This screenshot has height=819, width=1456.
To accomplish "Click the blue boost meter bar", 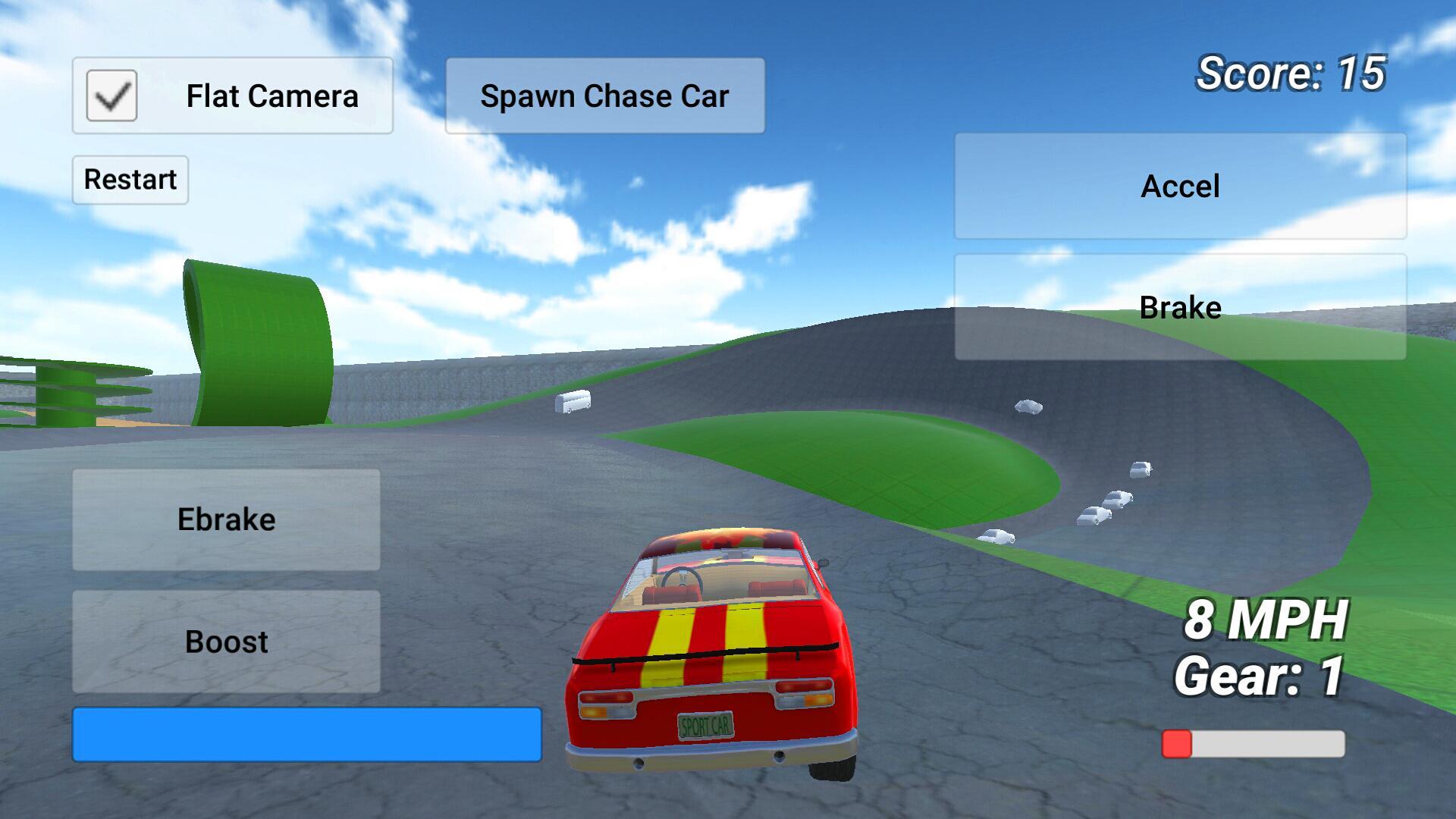I will [305, 734].
